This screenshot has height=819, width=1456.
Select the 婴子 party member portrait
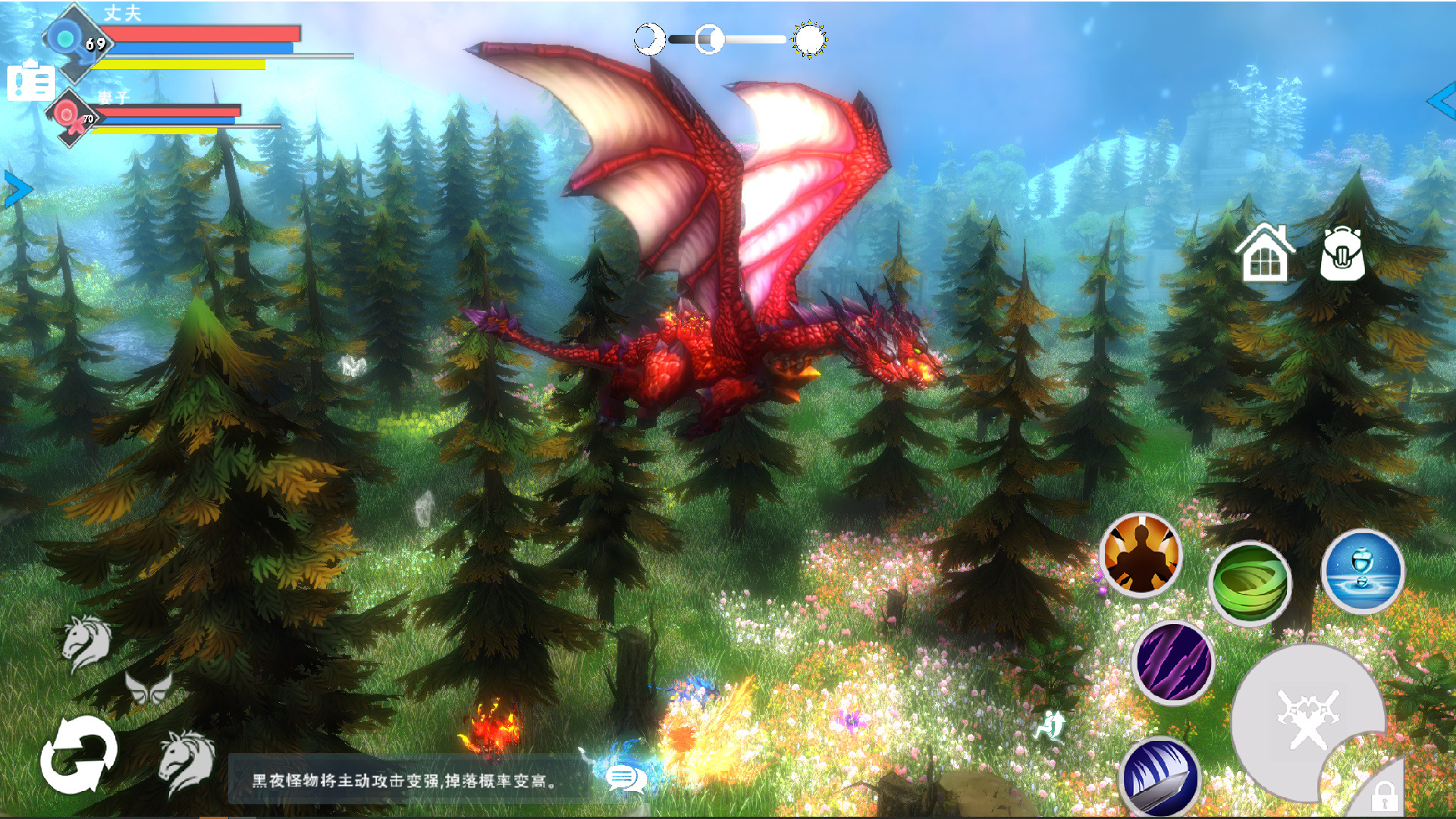point(70,115)
